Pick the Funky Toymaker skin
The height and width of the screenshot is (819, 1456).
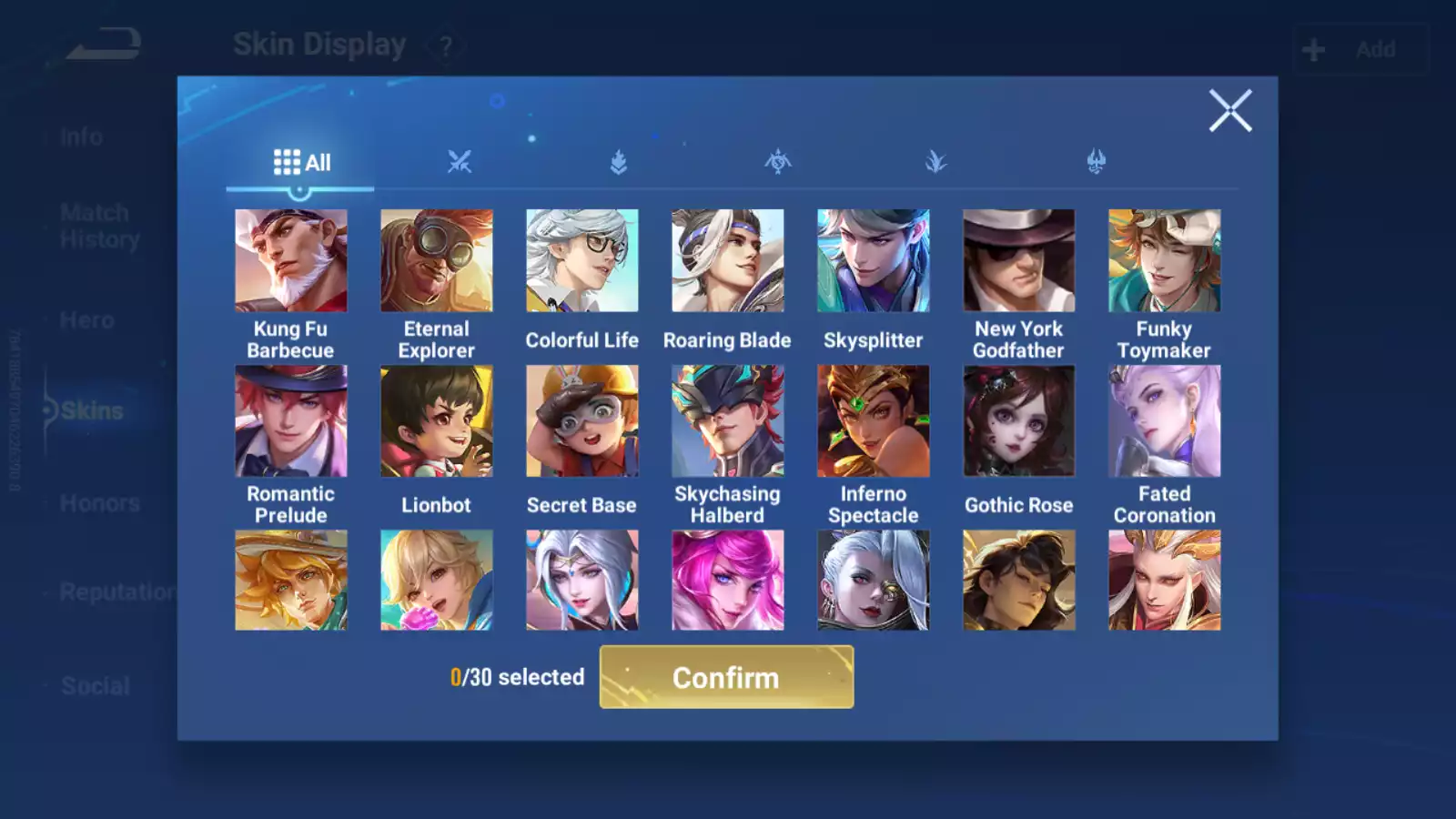[1164, 261]
